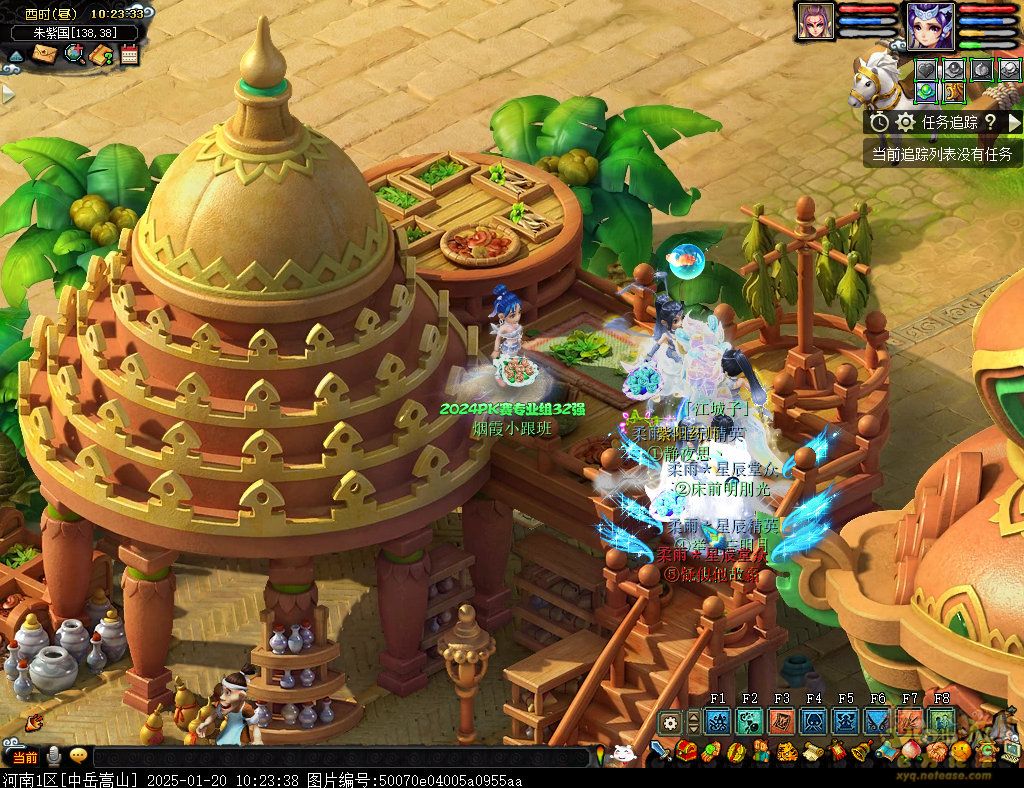1024x788 pixels.
Task: Click the grey heart status icon
Action: coord(928,69)
